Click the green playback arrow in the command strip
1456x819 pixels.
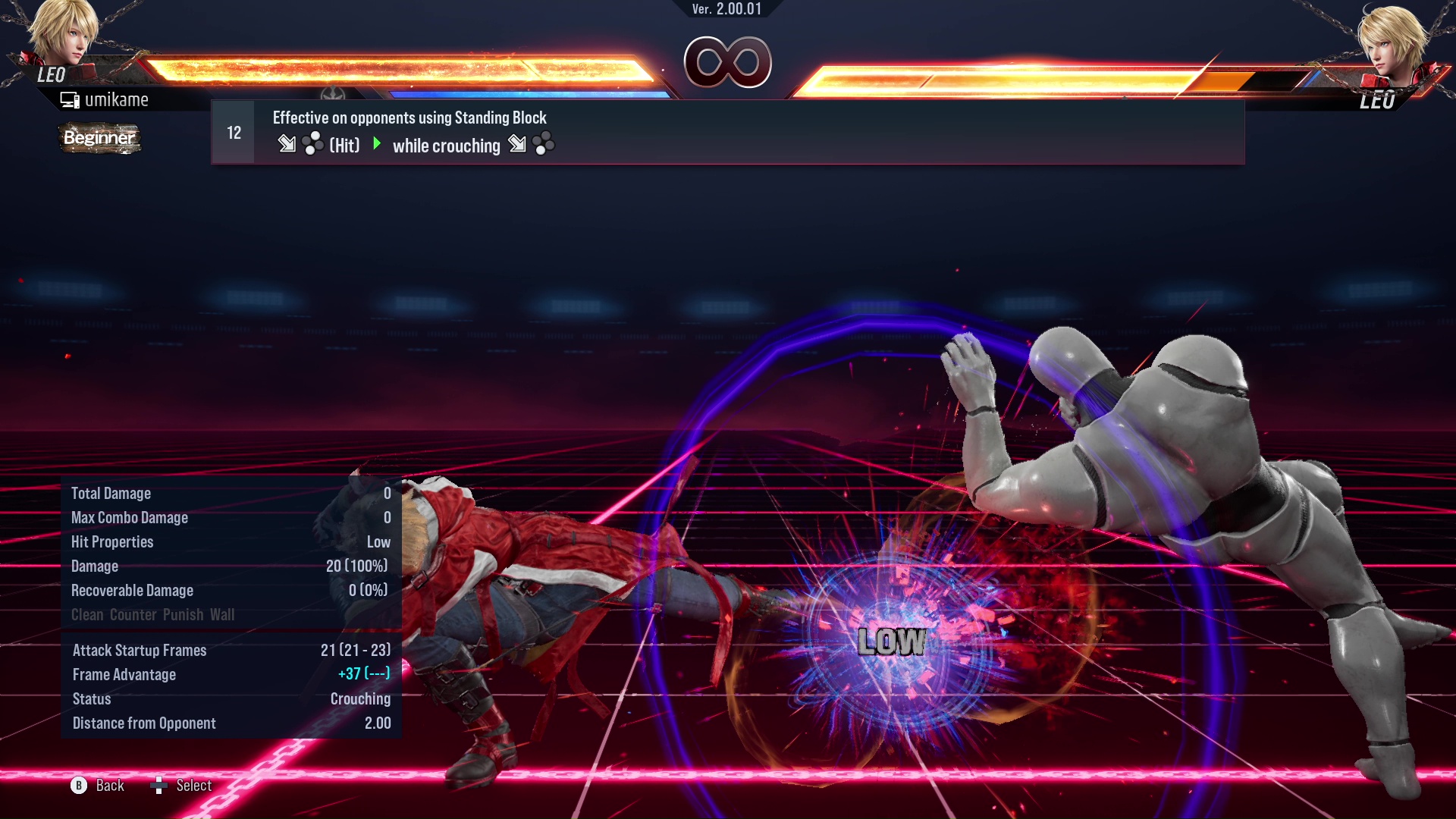[x=375, y=144]
